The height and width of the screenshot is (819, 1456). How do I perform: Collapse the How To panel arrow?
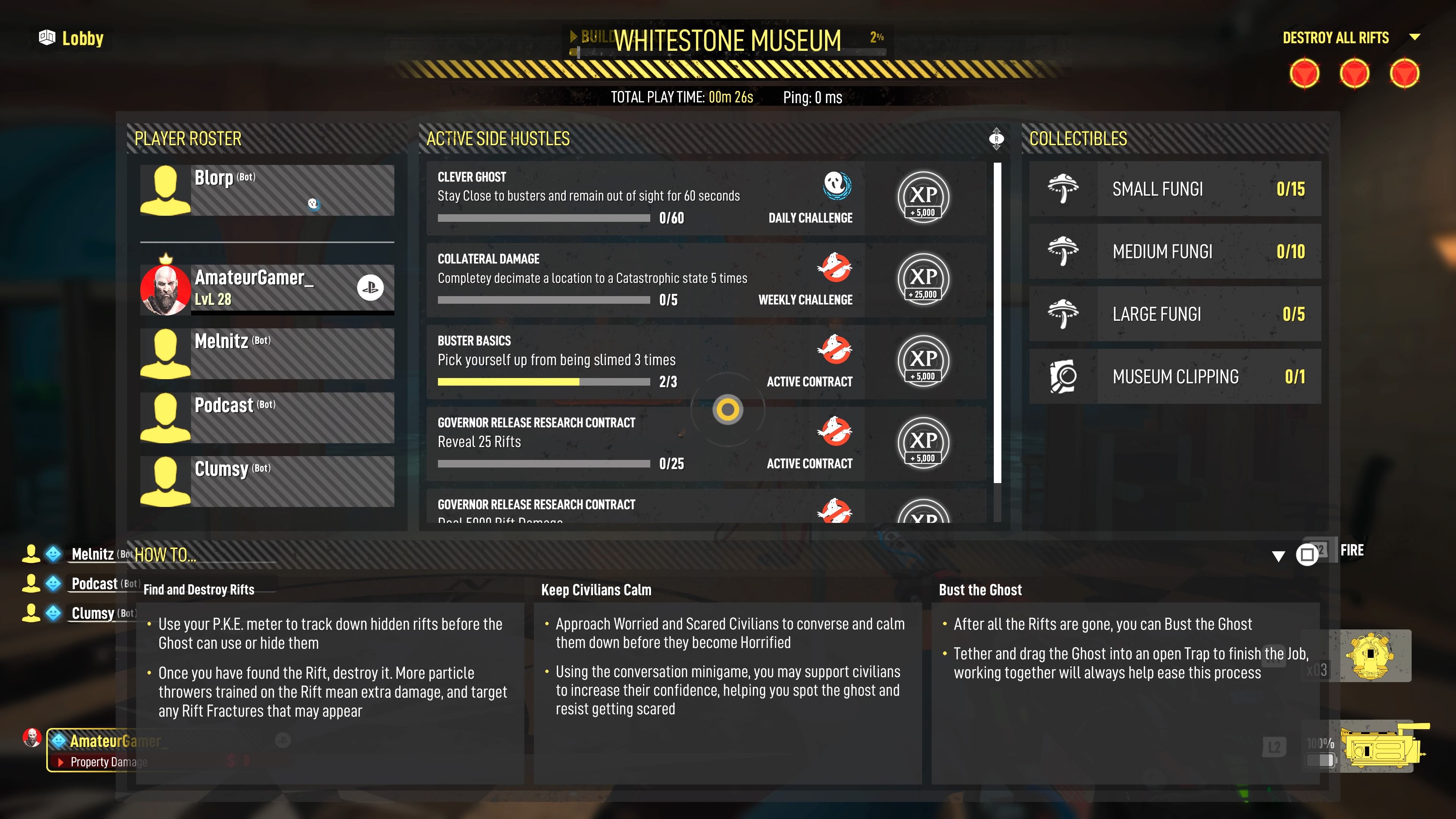[1278, 556]
